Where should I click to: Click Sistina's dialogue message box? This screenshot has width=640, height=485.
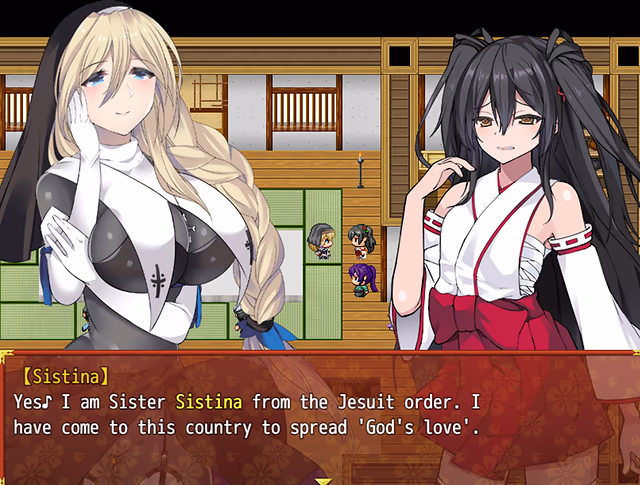(320, 415)
